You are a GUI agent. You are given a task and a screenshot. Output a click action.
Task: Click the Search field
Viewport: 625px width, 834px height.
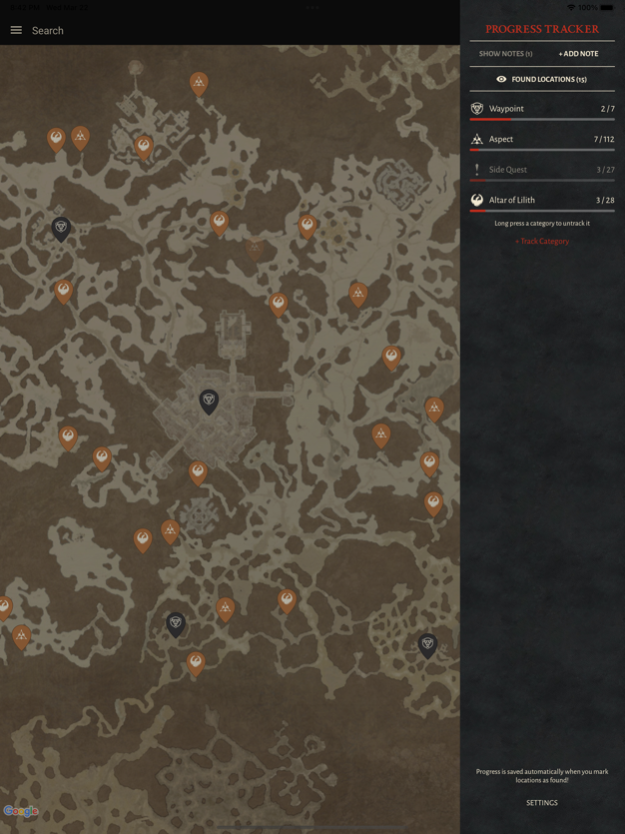[x=48, y=31]
